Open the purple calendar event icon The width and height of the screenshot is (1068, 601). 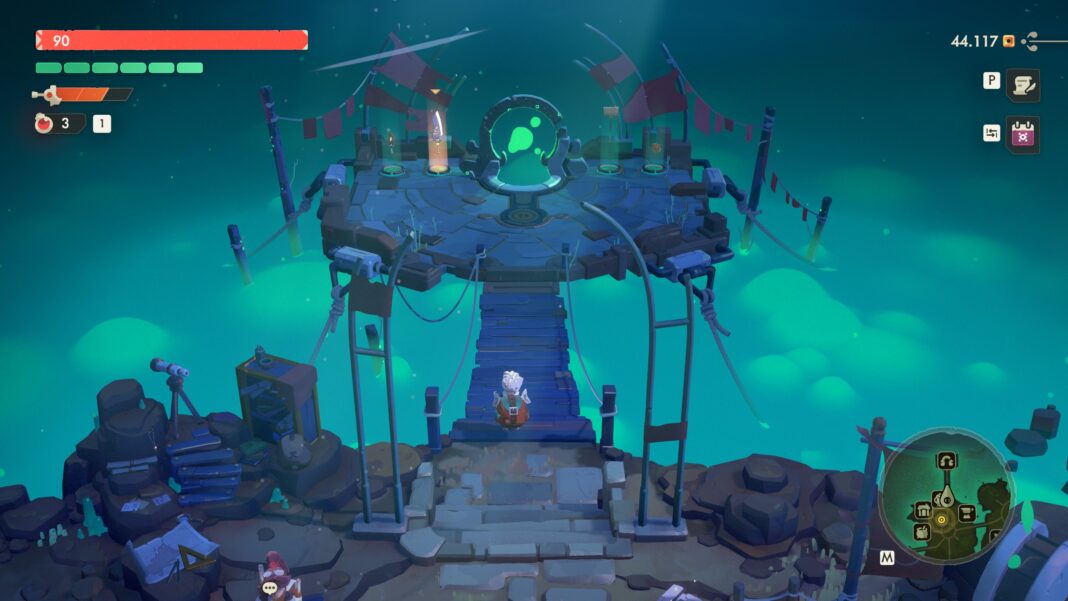[x=1022, y=134]
